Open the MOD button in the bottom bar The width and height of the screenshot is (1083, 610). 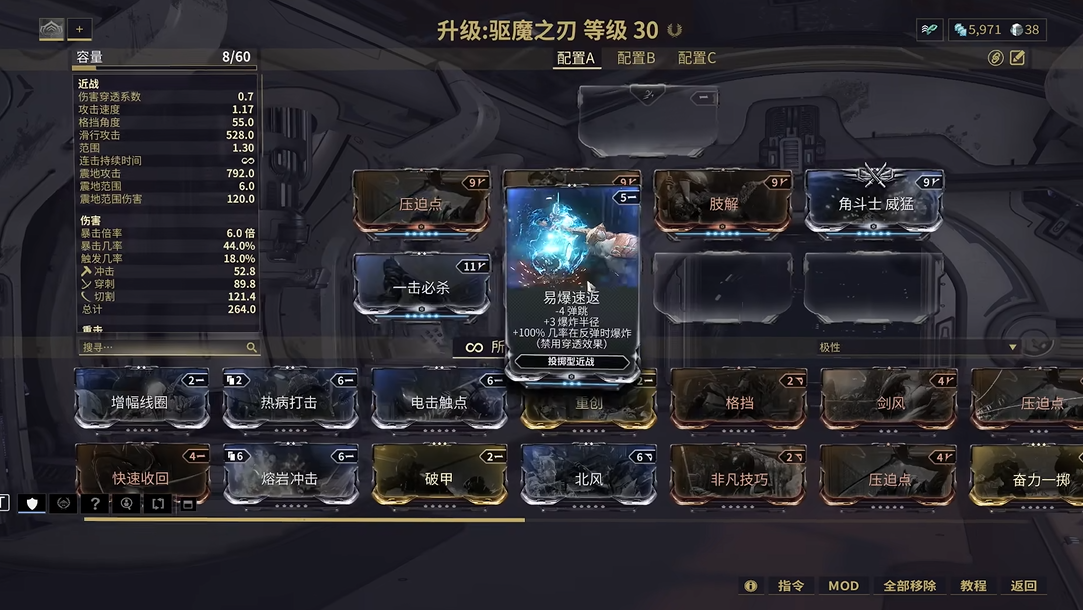[x=843, y=586]
